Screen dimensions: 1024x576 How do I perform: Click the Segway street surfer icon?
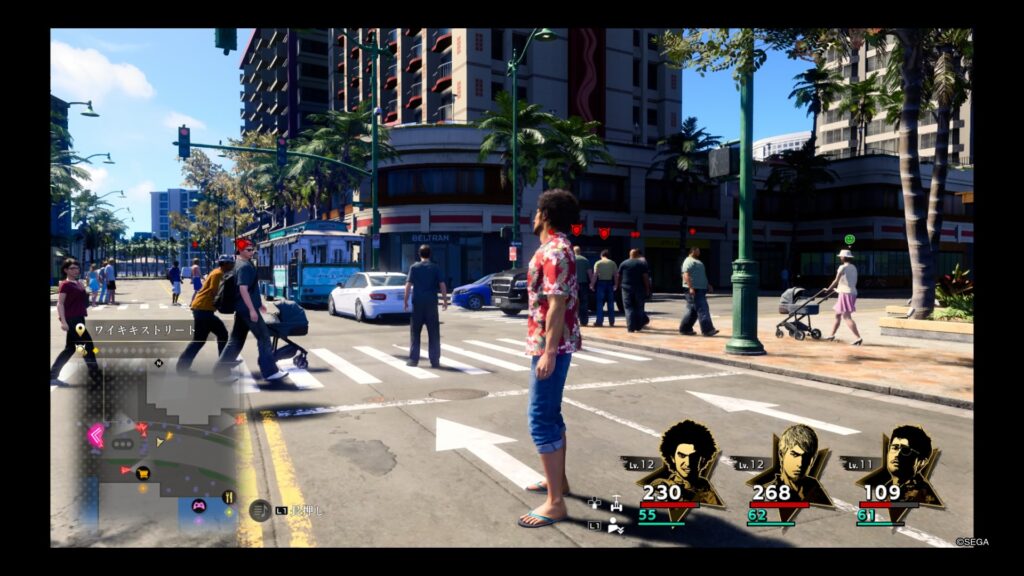pyautogui.click(x=617, y=505)
